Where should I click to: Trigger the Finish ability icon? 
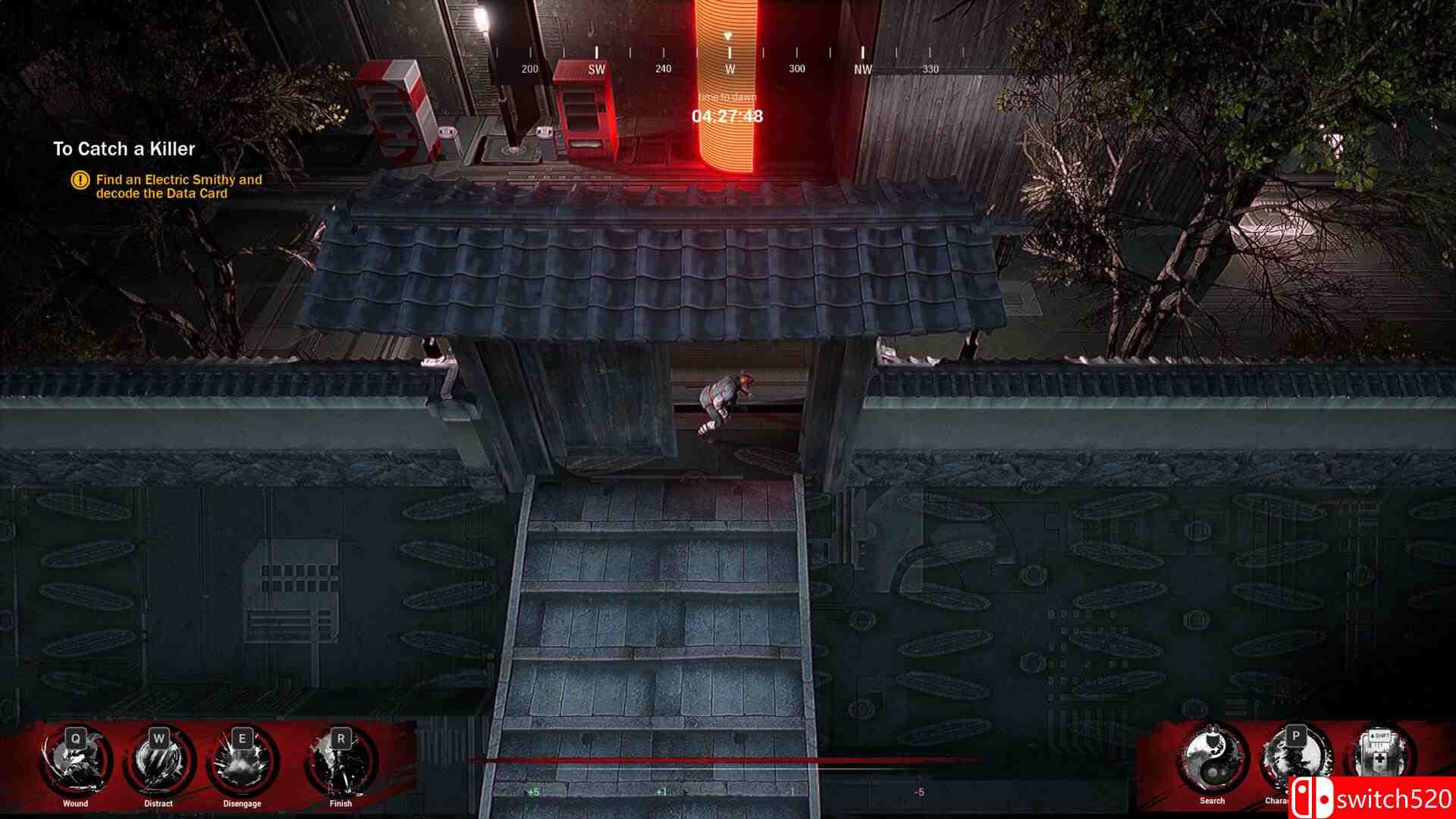pos(340,762)
